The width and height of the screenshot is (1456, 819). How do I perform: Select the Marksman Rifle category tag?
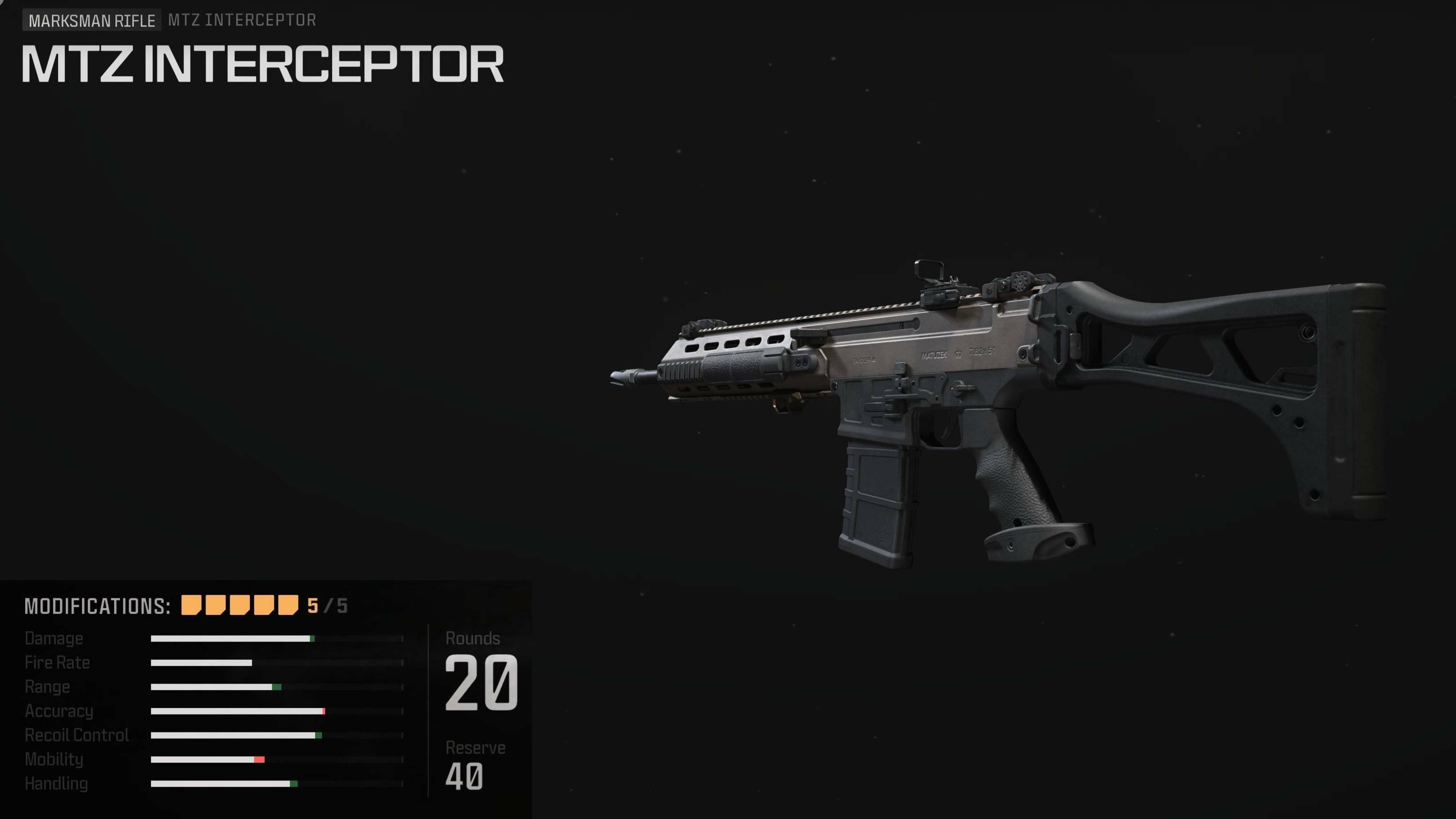coord(91,21)
